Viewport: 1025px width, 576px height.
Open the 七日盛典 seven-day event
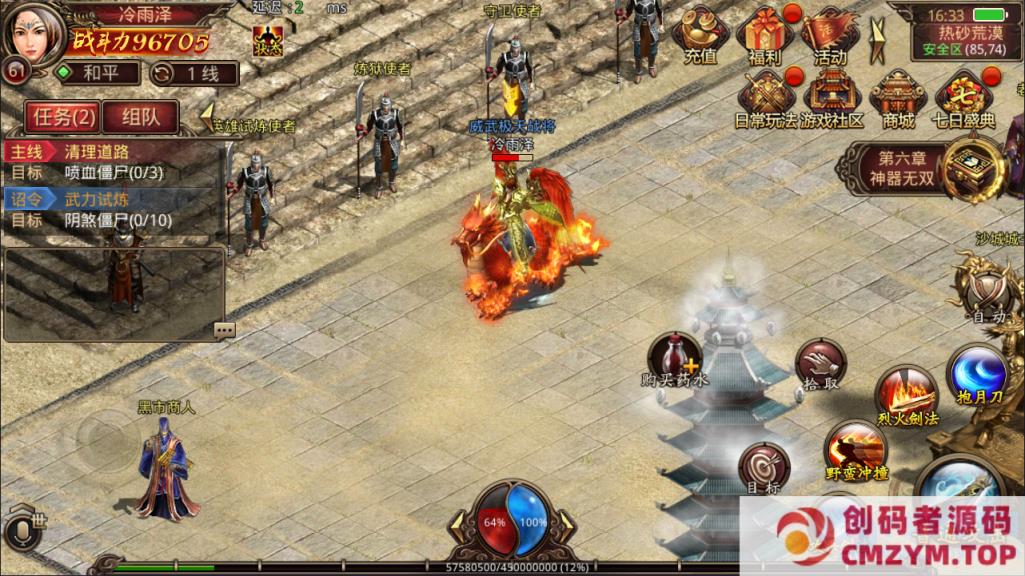point(964,99)
